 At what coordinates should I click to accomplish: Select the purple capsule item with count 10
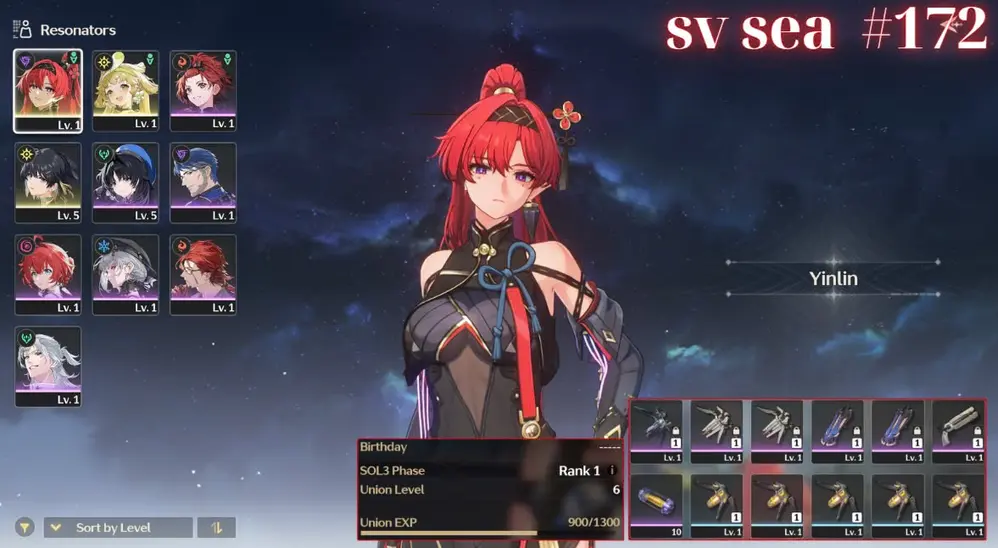[657, 504]
